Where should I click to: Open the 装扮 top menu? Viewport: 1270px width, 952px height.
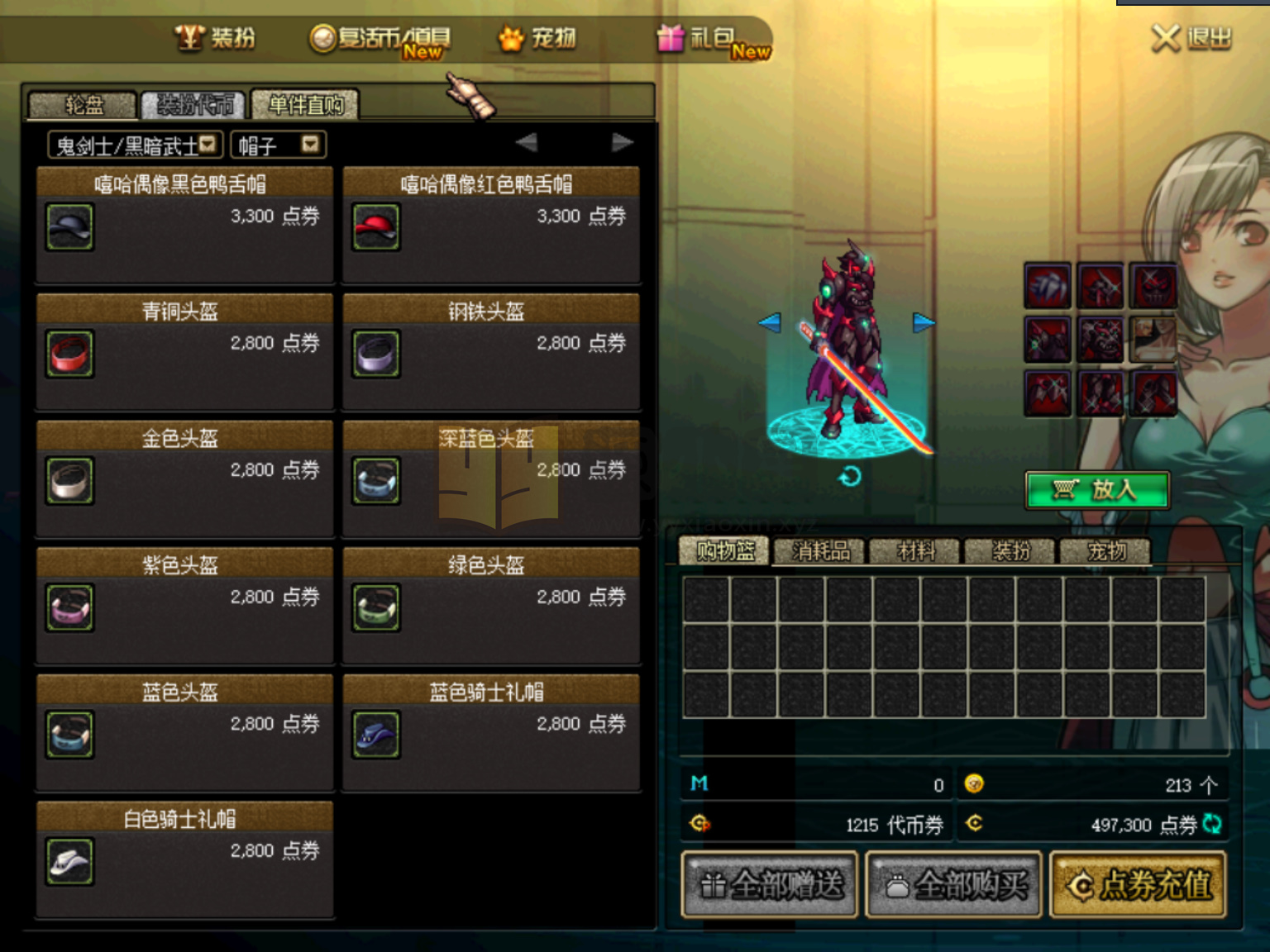point(216,38)
